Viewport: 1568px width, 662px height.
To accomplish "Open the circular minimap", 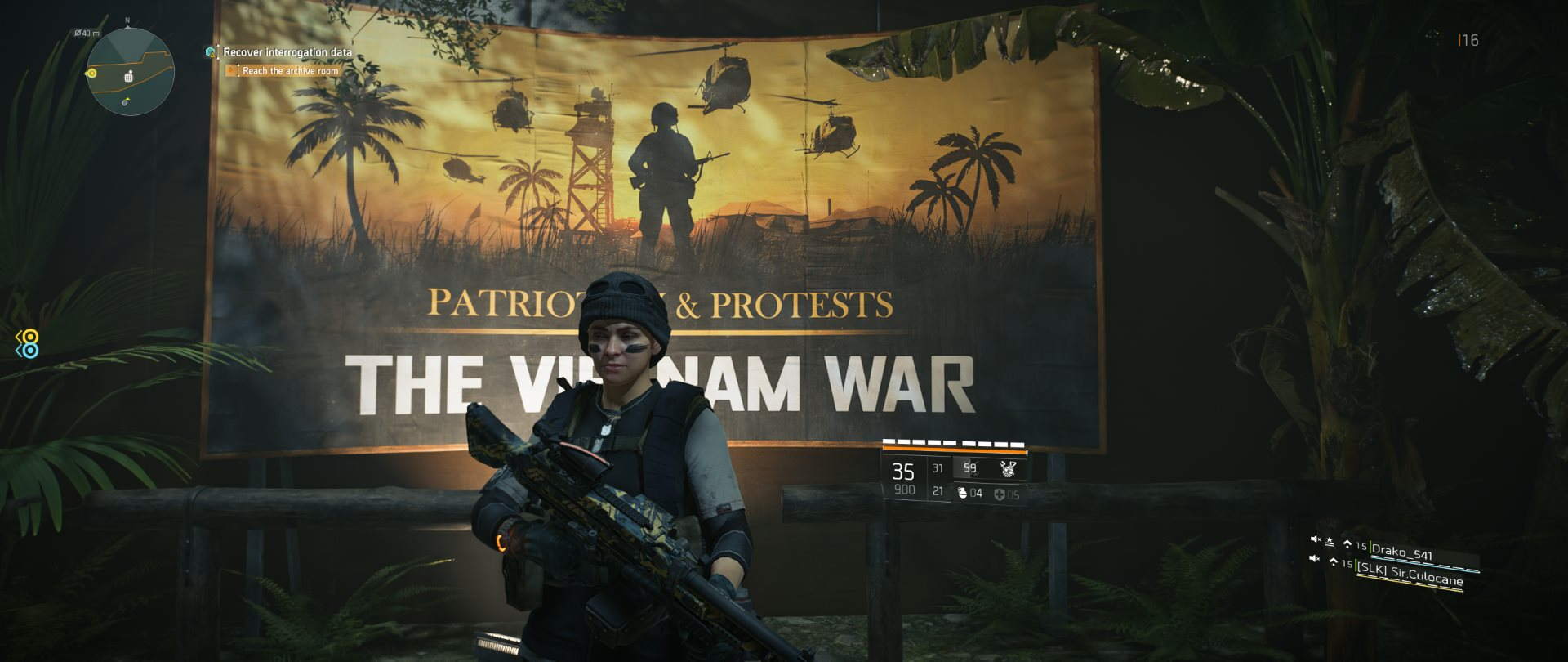I will 131,71.
